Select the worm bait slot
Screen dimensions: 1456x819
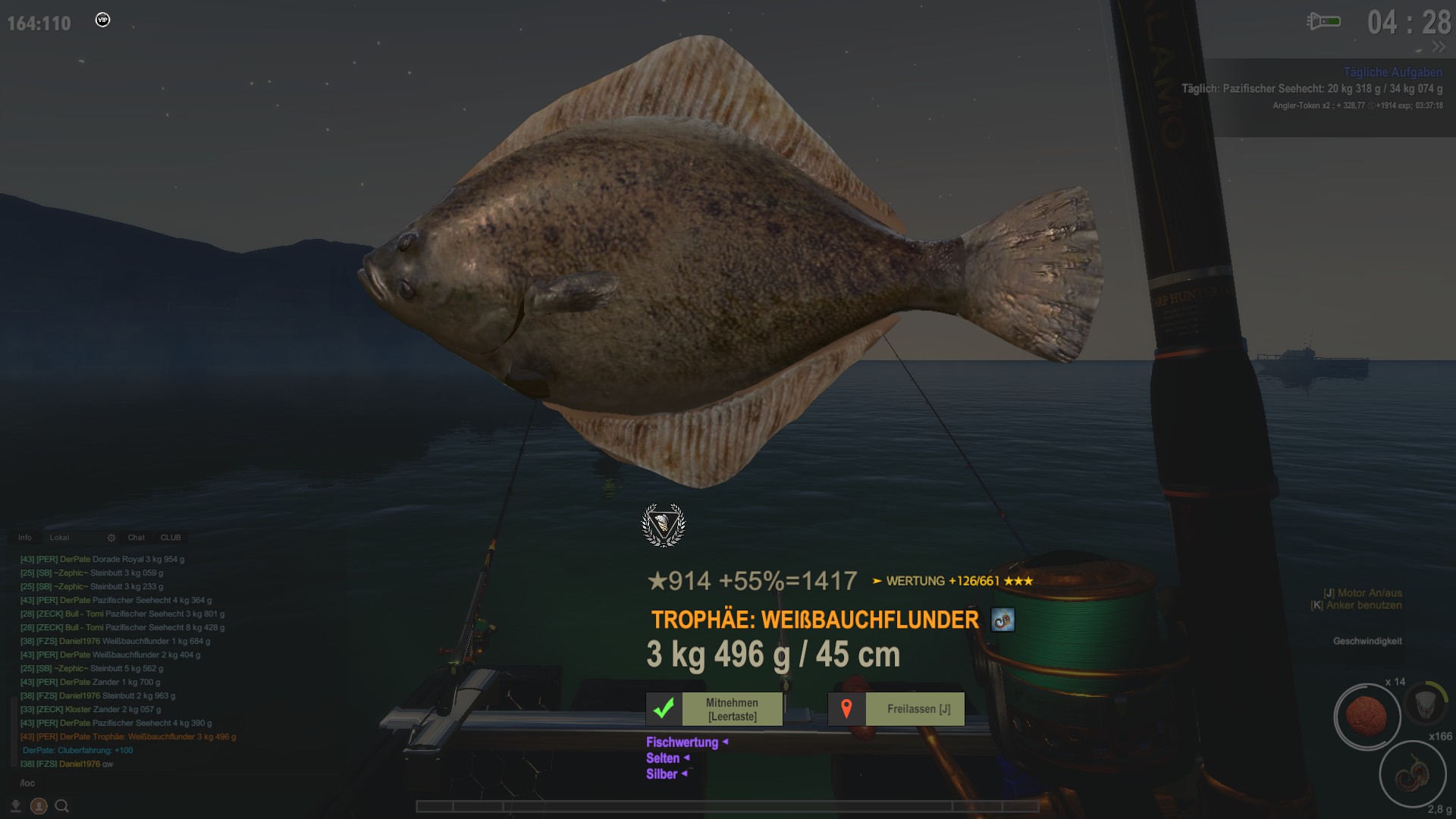click(1413, 775)
